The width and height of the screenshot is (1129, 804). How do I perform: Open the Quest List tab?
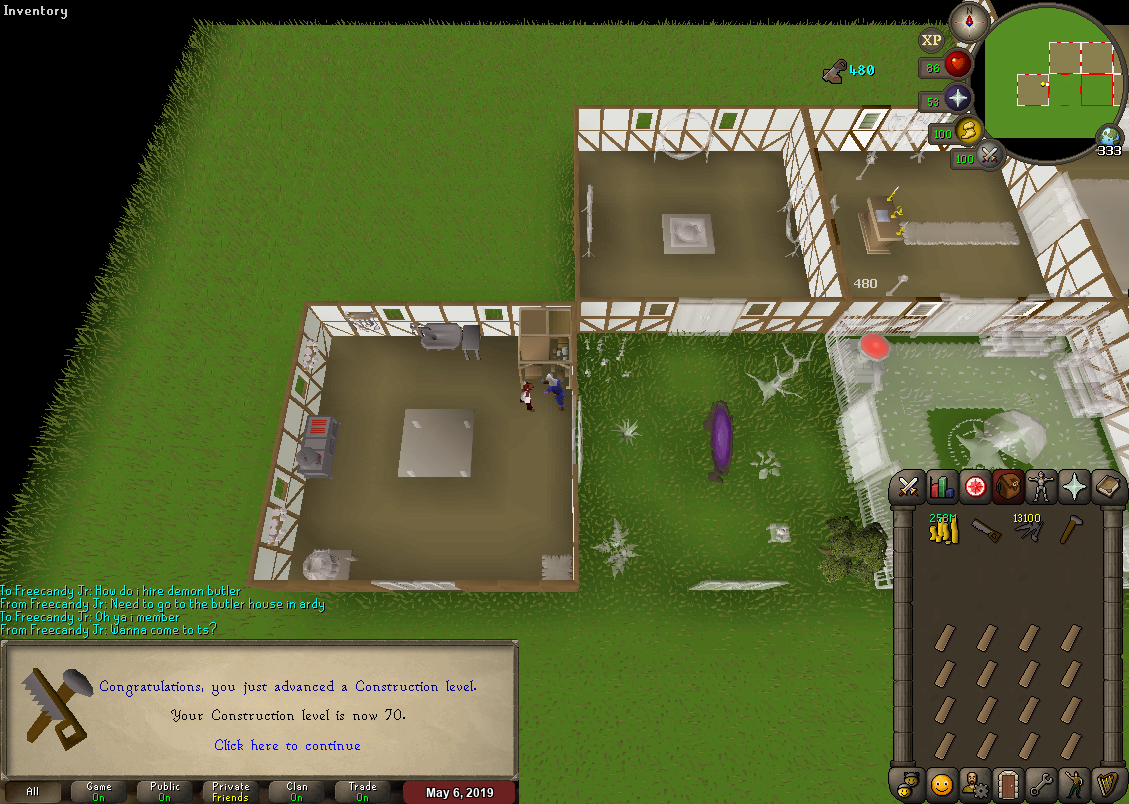pyautogui.click(x=974, y=487)
